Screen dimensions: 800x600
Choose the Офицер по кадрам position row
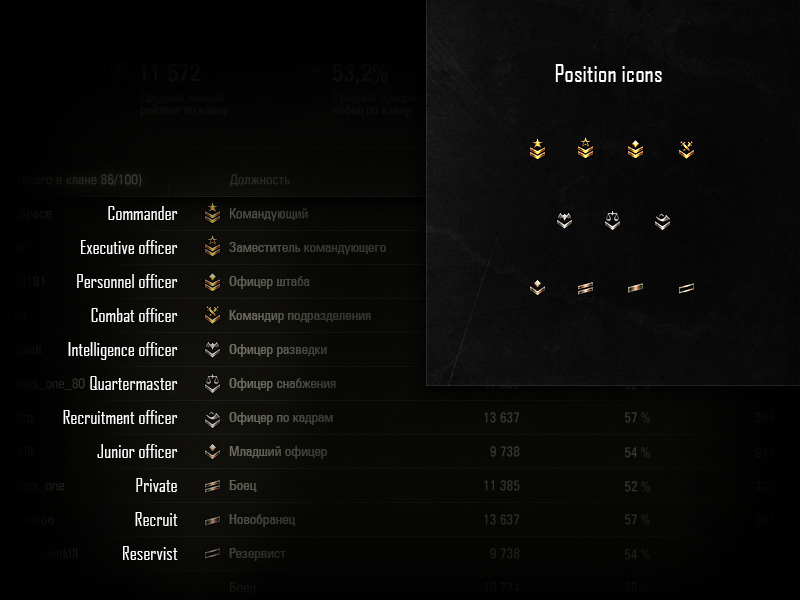pos(280,418)
